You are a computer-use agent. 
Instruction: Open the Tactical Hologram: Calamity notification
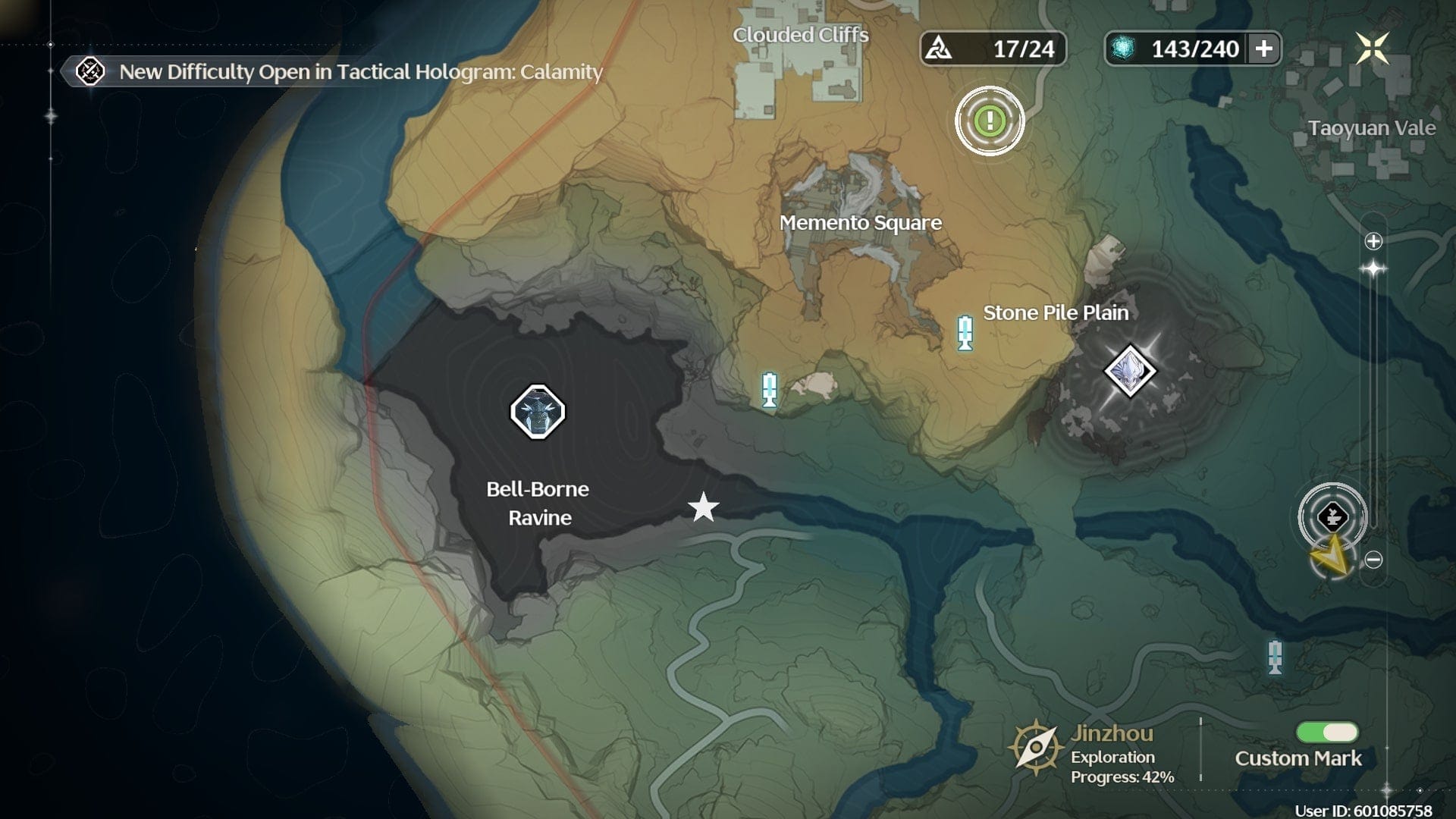[x=360, y=72]
